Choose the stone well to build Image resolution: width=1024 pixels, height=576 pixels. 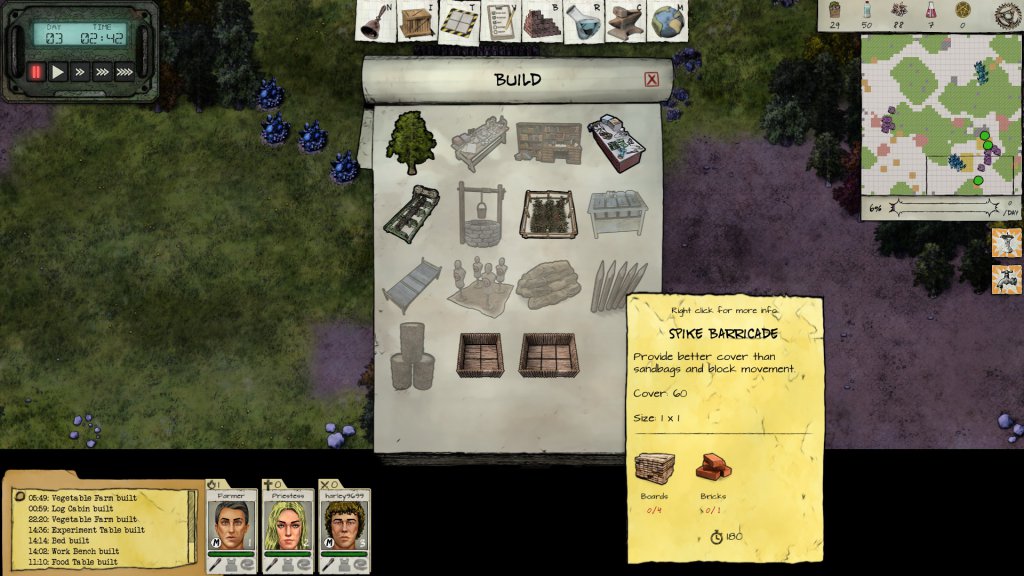(x=481, y=211)
